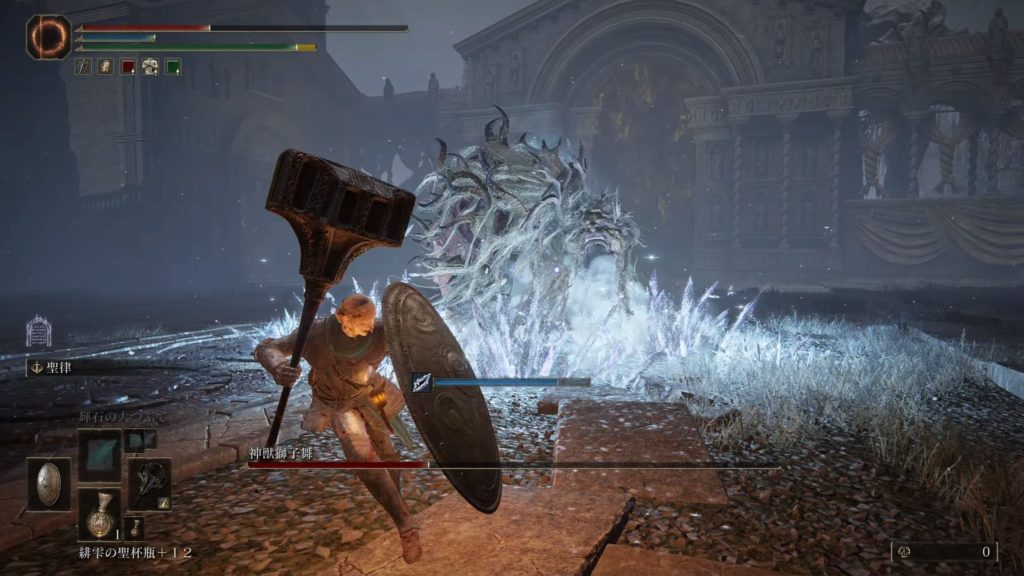Viewport: 1024px width, 576px height.
Task: Choose the teal spell memory slot
Action: [100, 455]
